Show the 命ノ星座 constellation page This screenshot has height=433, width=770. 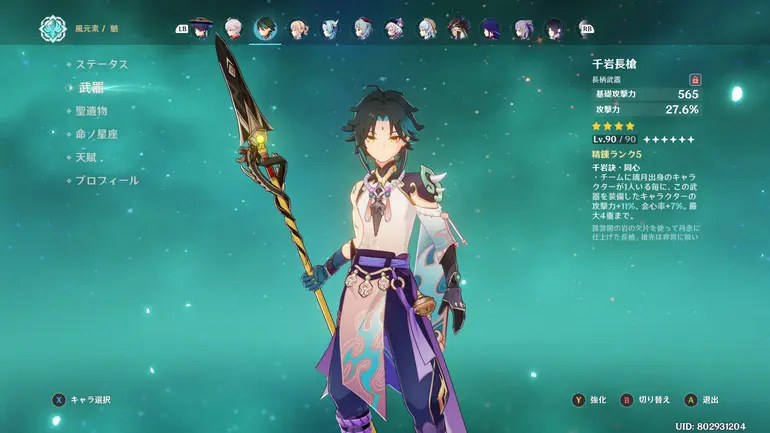[98, 133]
